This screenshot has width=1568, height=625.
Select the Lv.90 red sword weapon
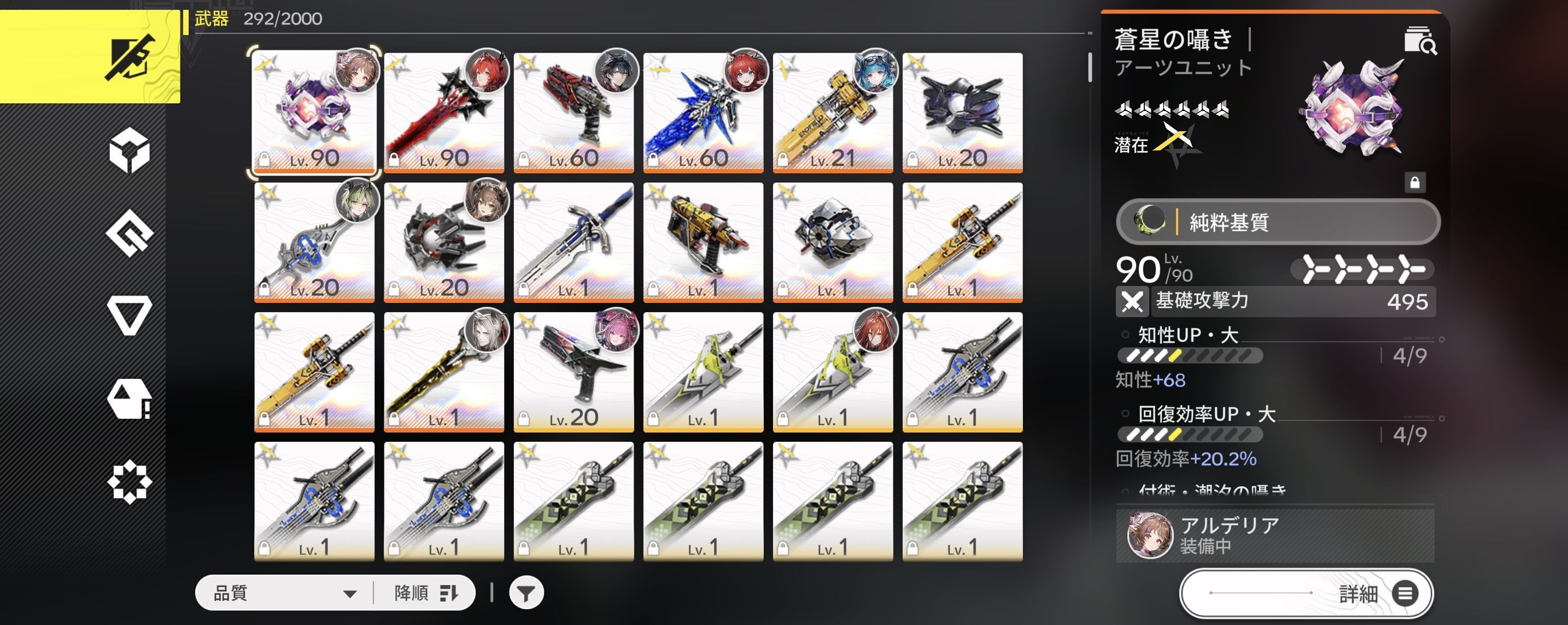[x=444, y=113]
